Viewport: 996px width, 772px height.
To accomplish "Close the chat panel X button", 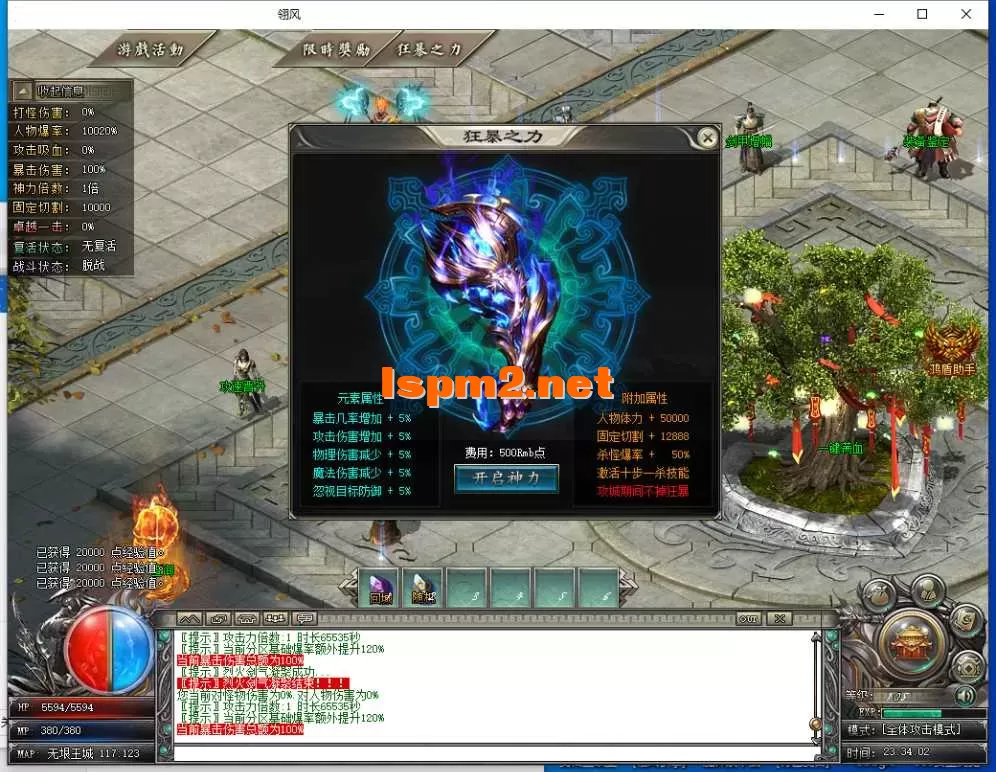I will (778, 619).
